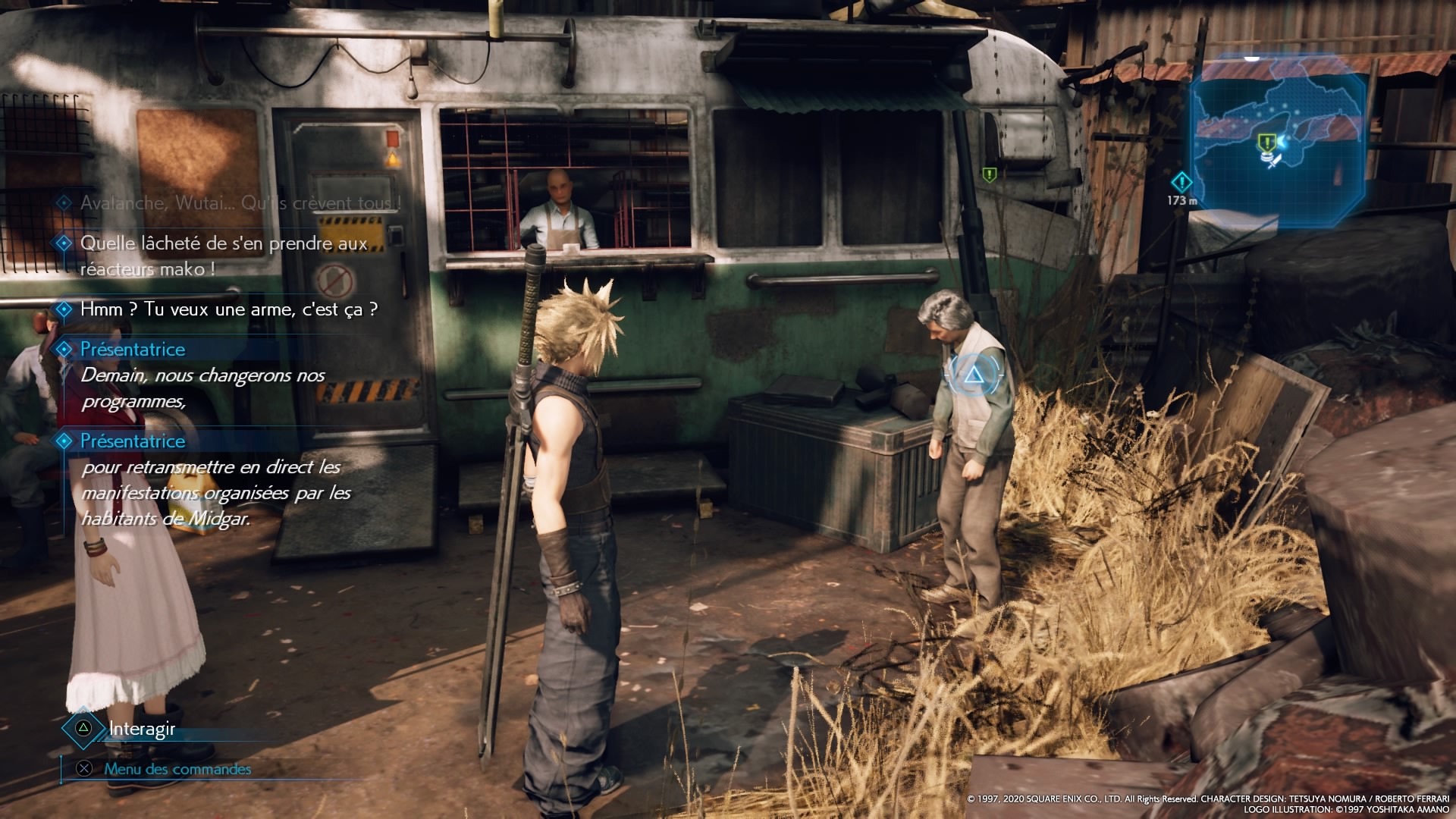Open the minimap in the corner
Screen dimensions: 1456x819
pyautogui.click(x=1279, y=140)
